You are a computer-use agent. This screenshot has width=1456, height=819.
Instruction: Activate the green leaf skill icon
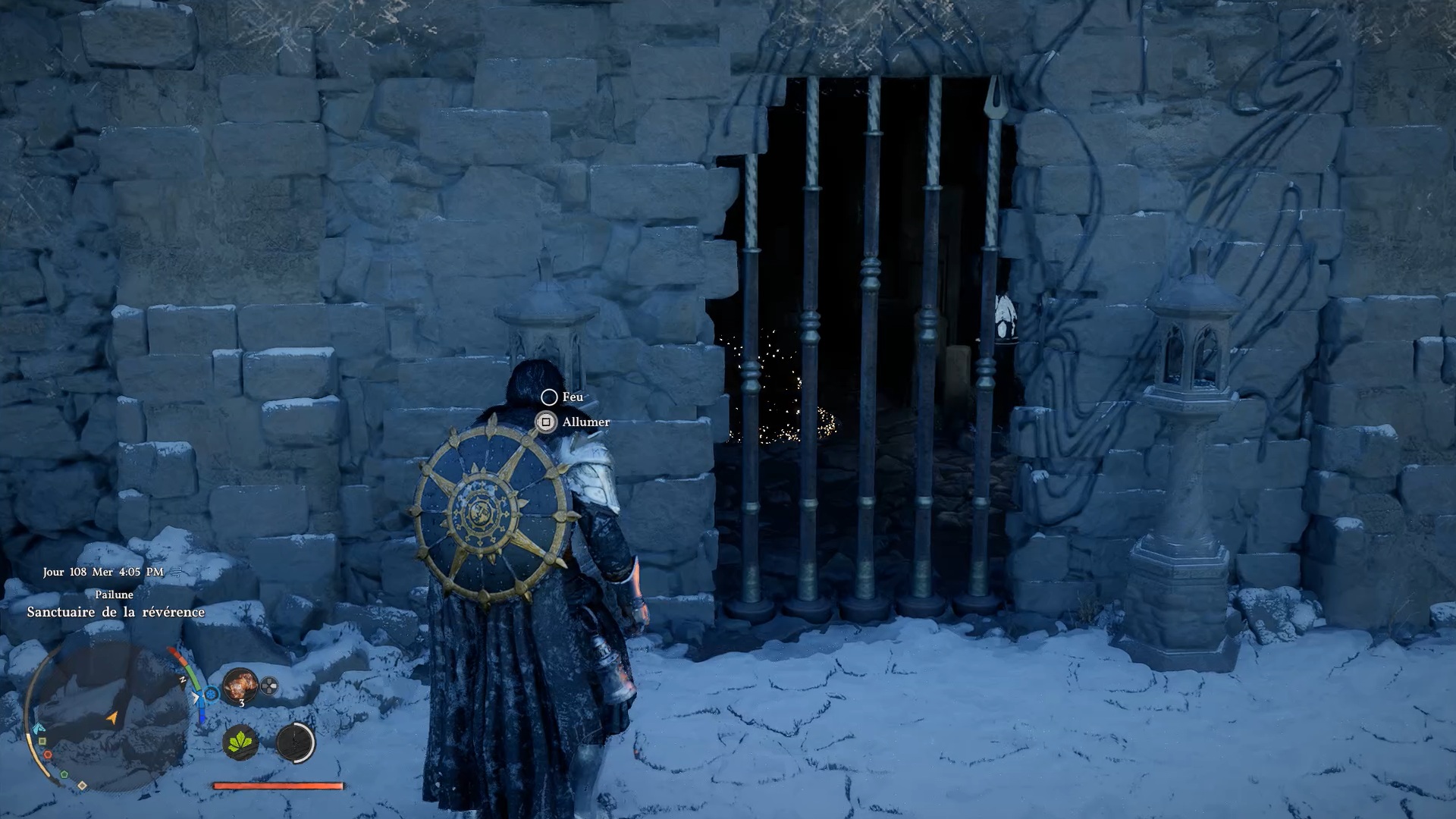[241, 741]
